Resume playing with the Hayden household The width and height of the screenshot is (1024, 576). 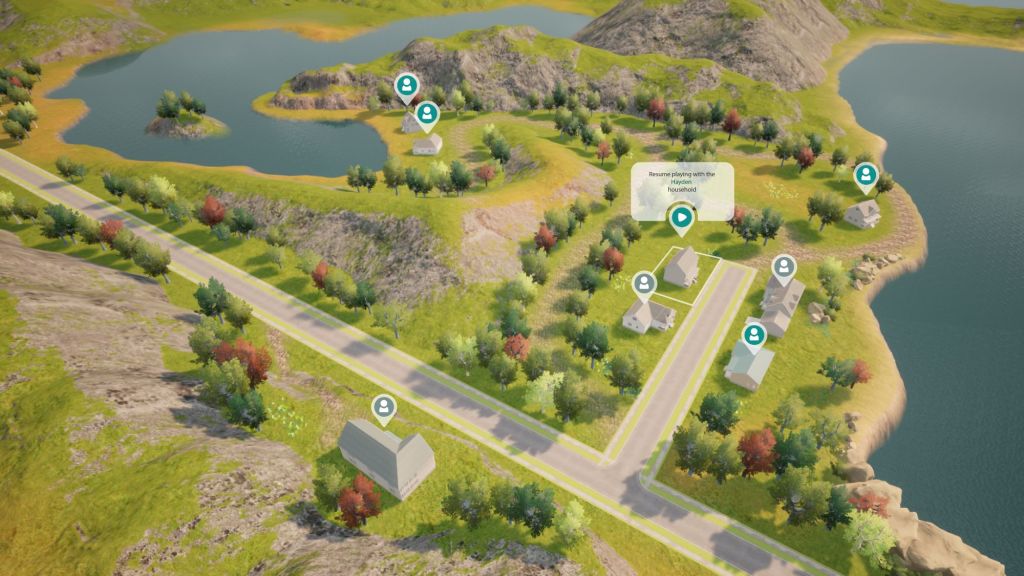pos(682,216)
